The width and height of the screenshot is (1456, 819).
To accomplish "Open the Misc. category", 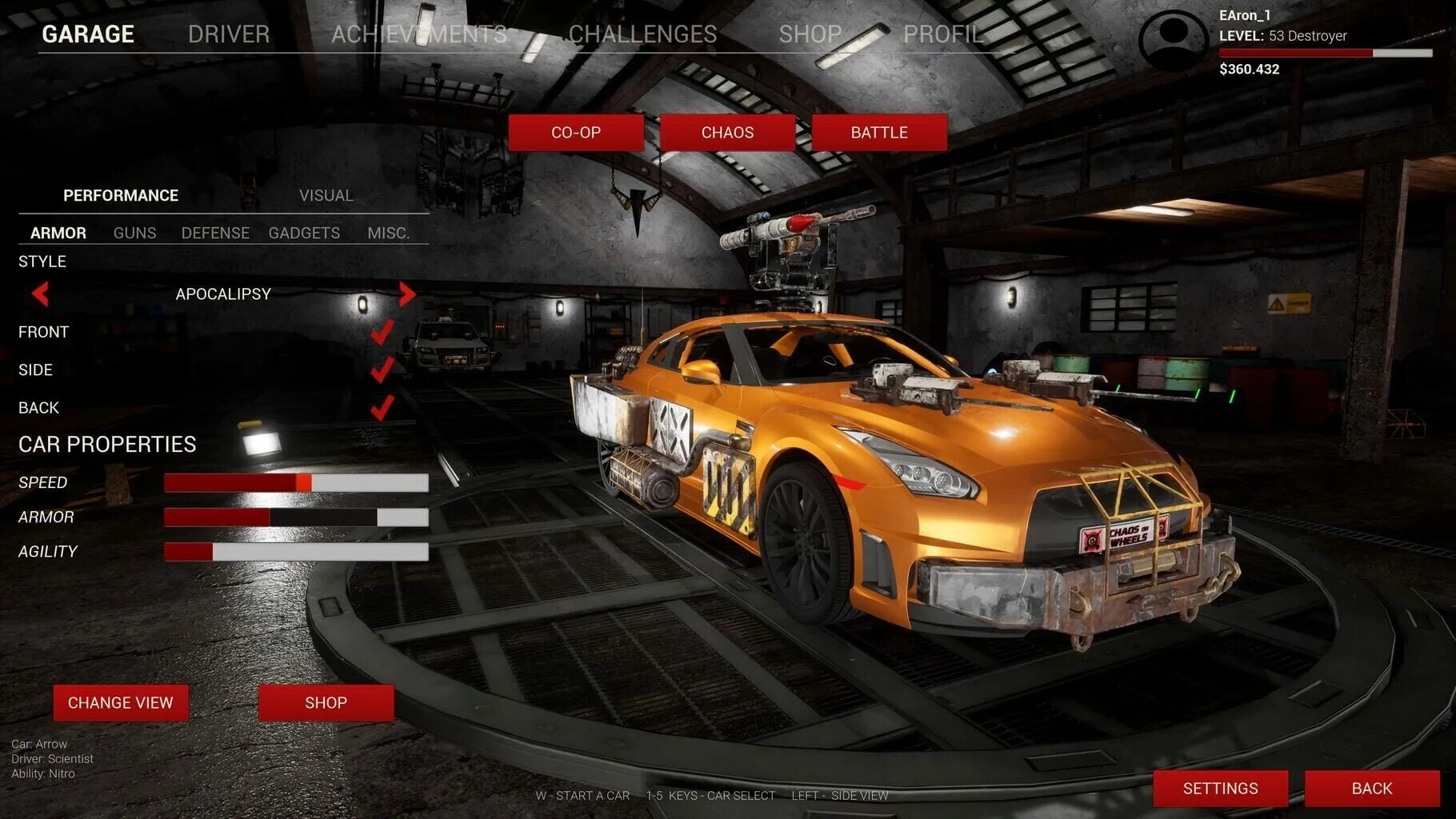I will point(388,234).
